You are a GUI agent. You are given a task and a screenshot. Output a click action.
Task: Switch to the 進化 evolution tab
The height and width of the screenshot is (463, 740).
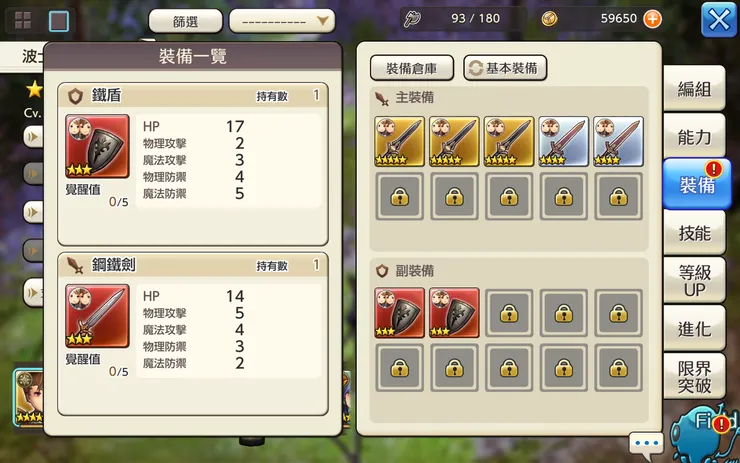[x=695, y=329]
